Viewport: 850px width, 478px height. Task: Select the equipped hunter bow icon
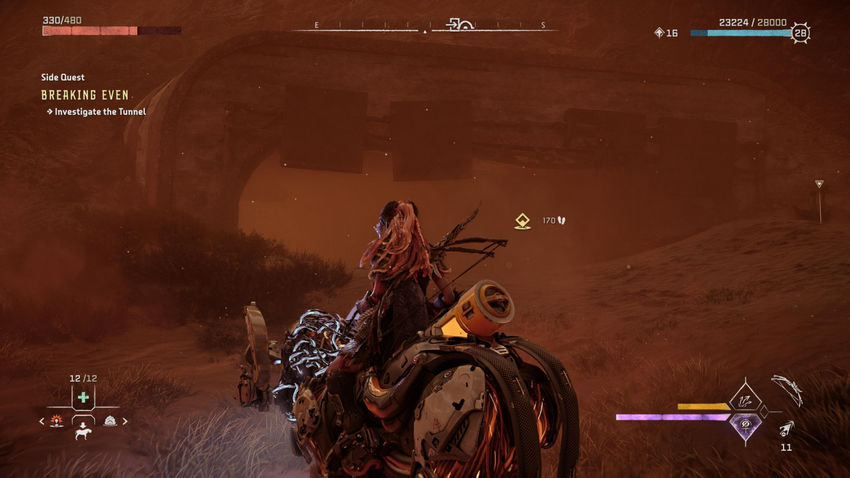tap(787, 388)
